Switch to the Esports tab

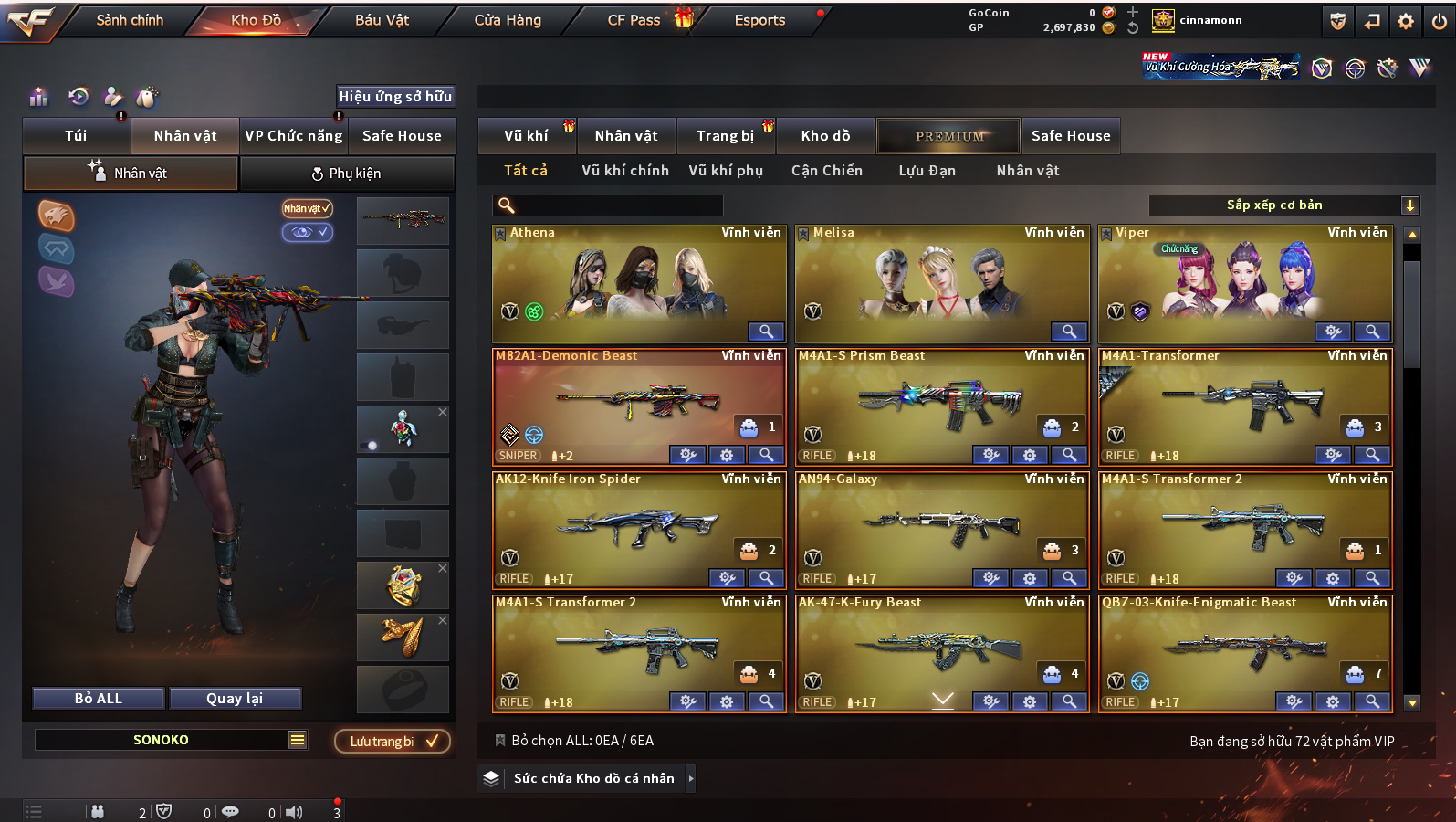point(759,20)
